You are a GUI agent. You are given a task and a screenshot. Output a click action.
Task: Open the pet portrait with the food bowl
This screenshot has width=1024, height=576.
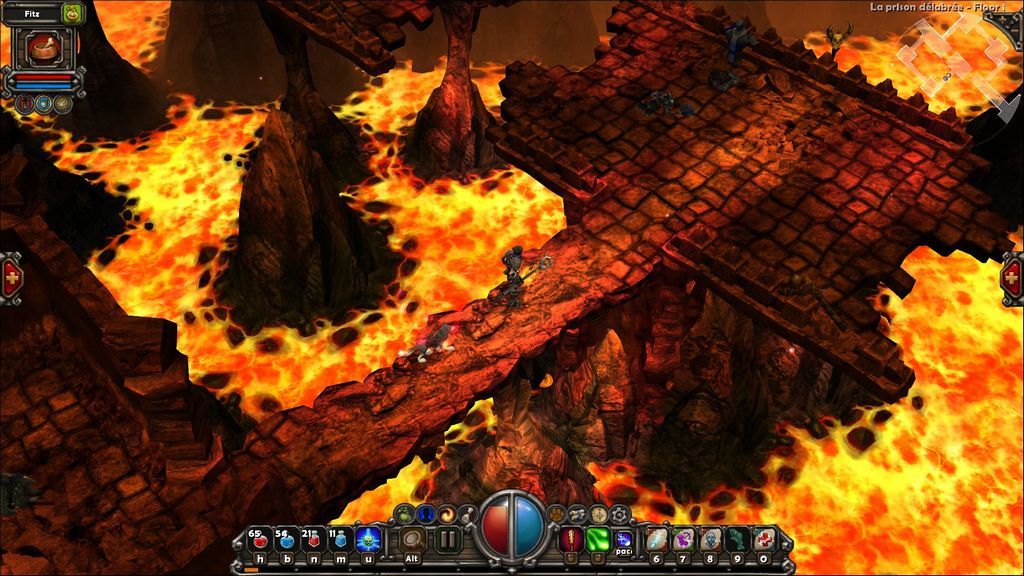click(43, 47)
